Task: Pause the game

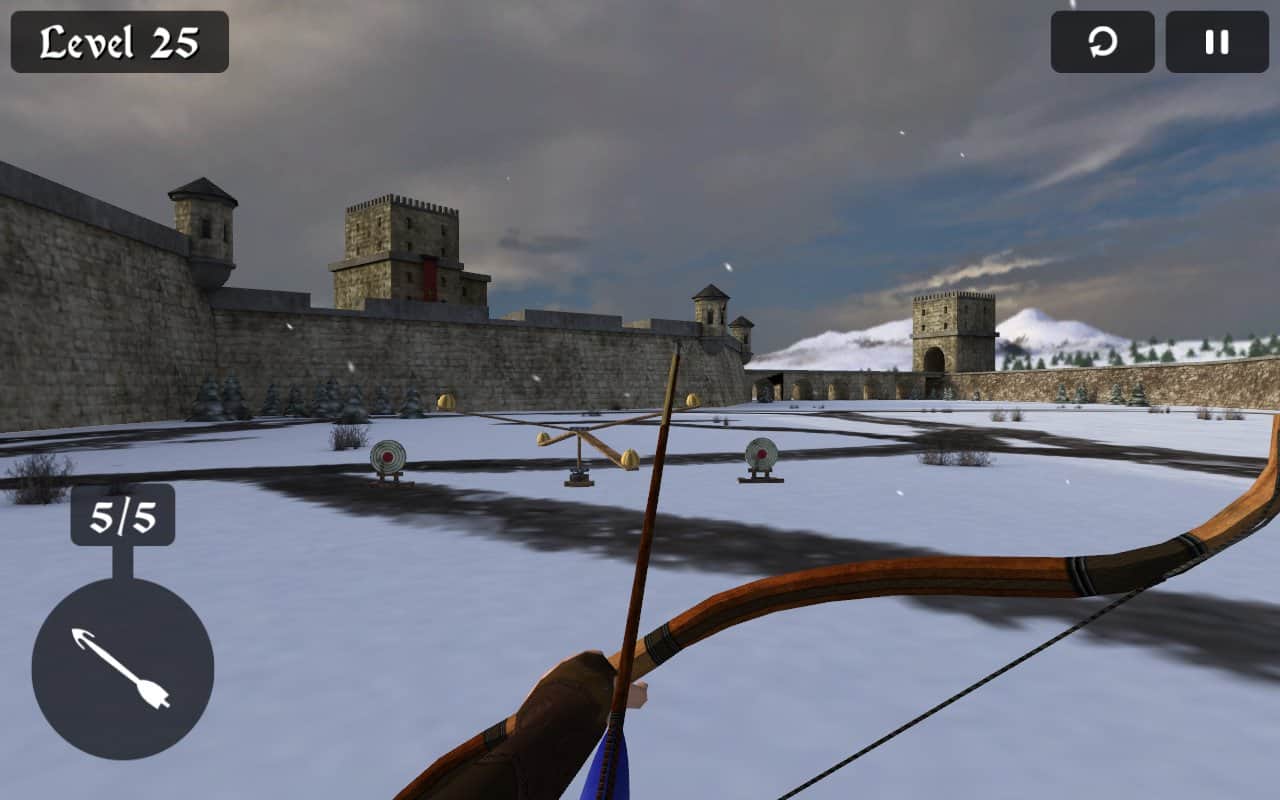Action: tap(1216, 42)
